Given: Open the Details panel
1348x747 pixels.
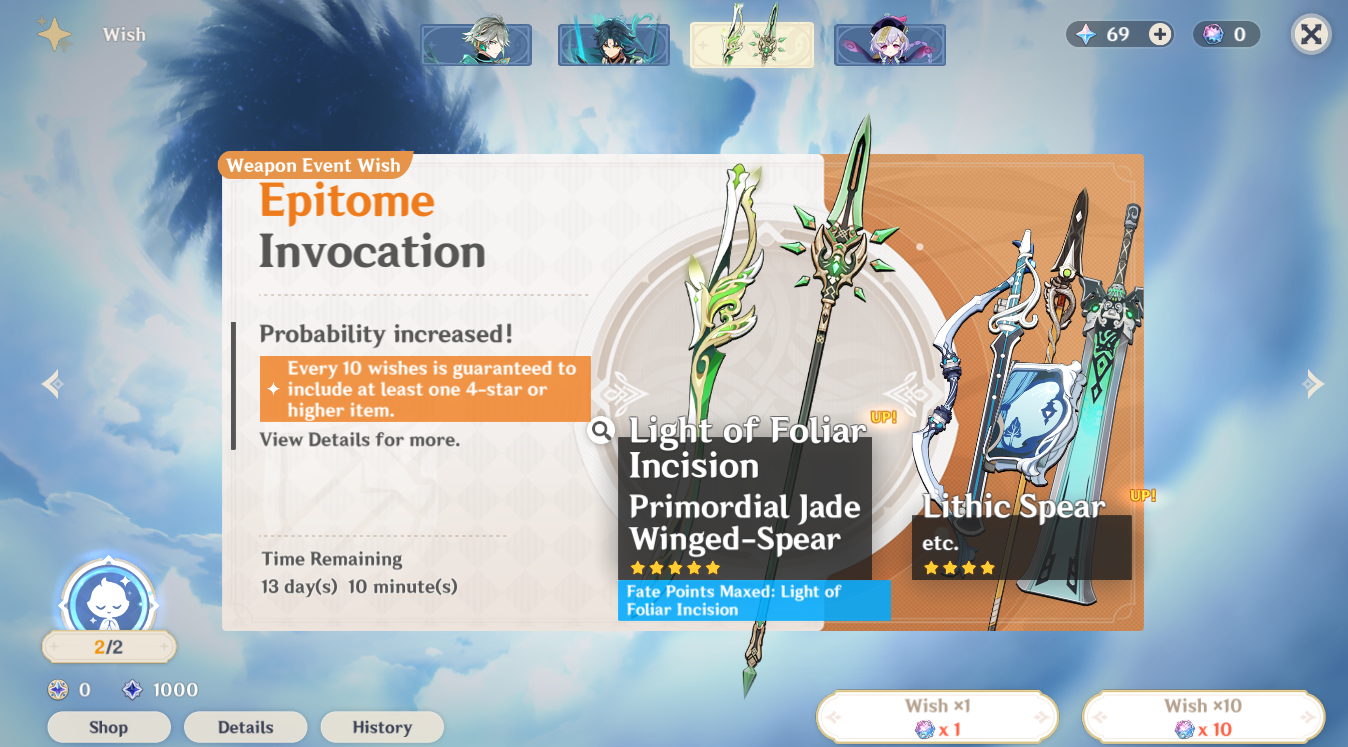Looking at the screenshot, I should click(x=245, y=727).
